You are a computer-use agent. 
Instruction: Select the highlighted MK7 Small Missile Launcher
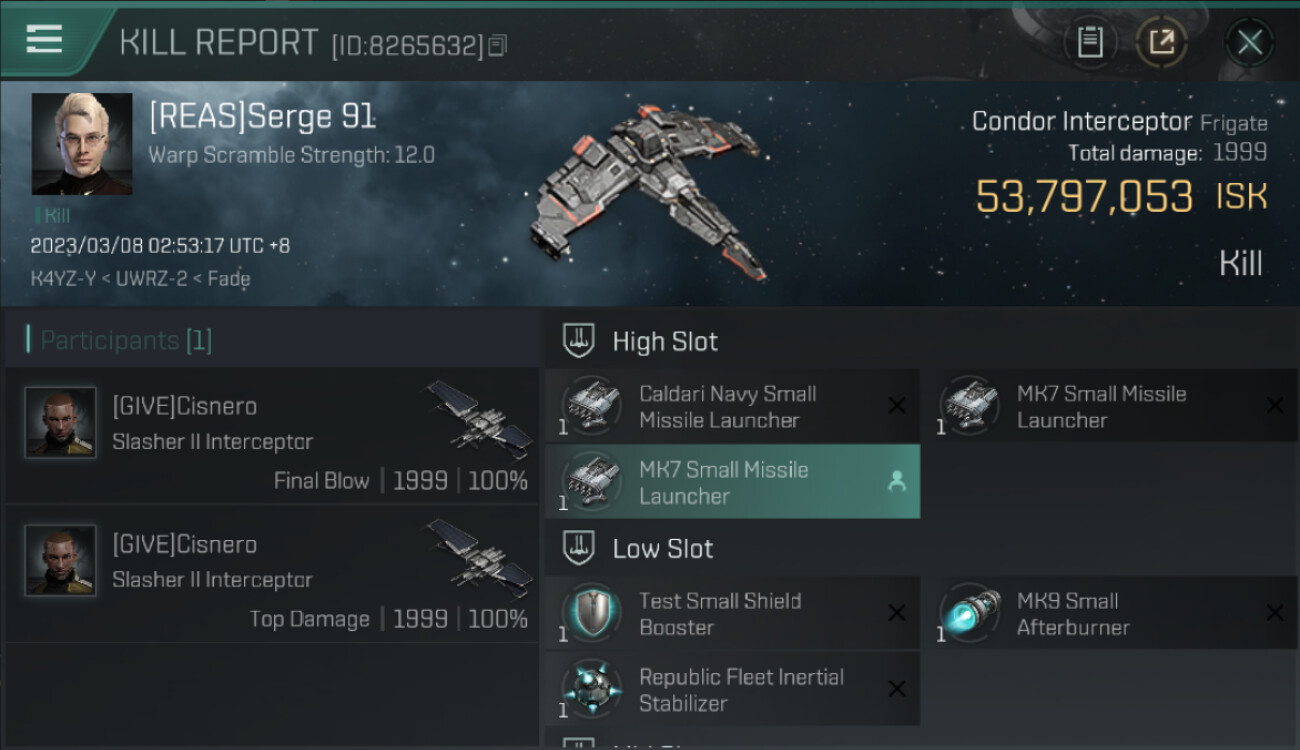pyautogui.click(x=732, y=482)
